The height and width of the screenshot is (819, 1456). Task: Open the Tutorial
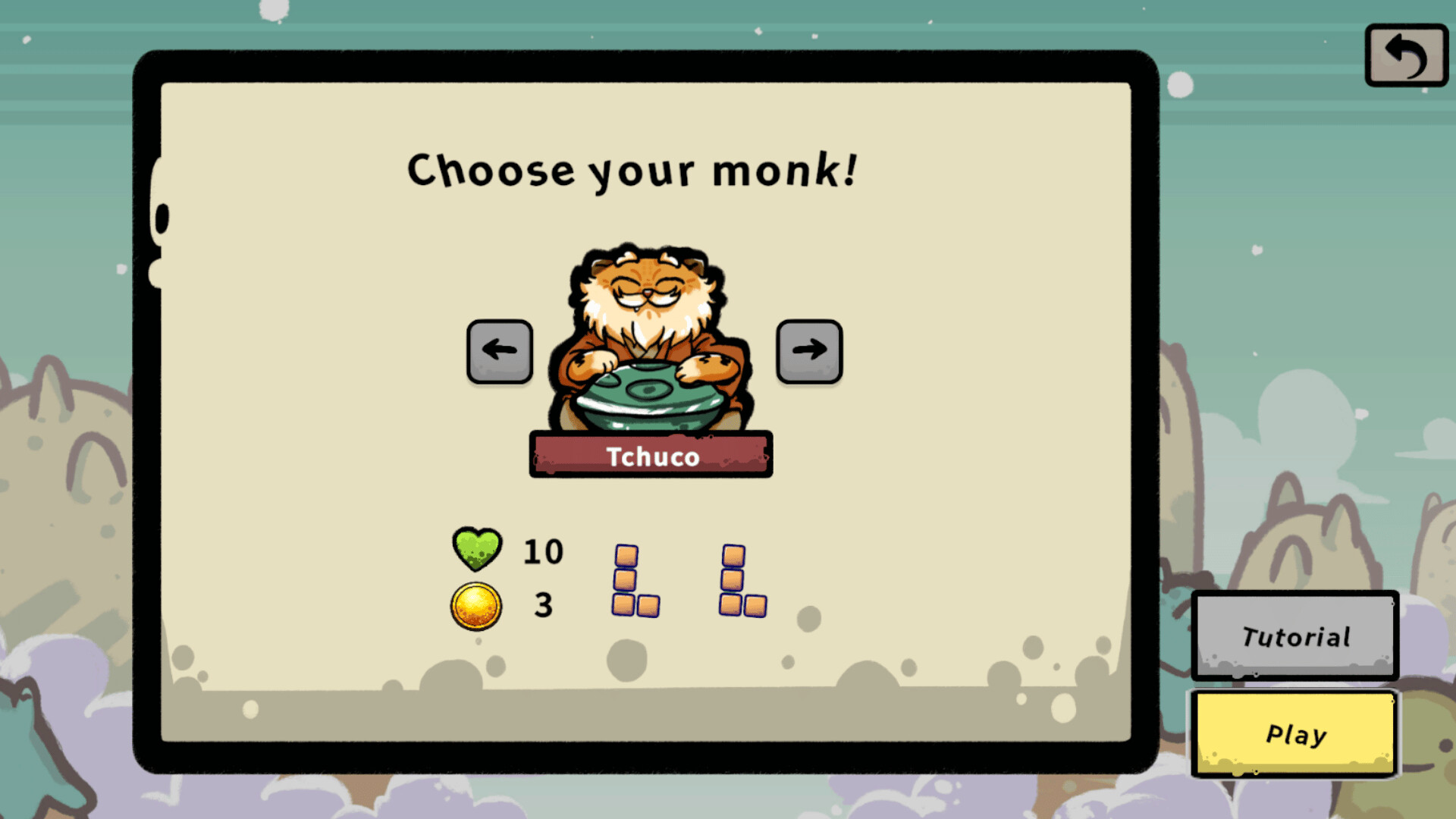pyautogui.click(x=1294, y=636)
